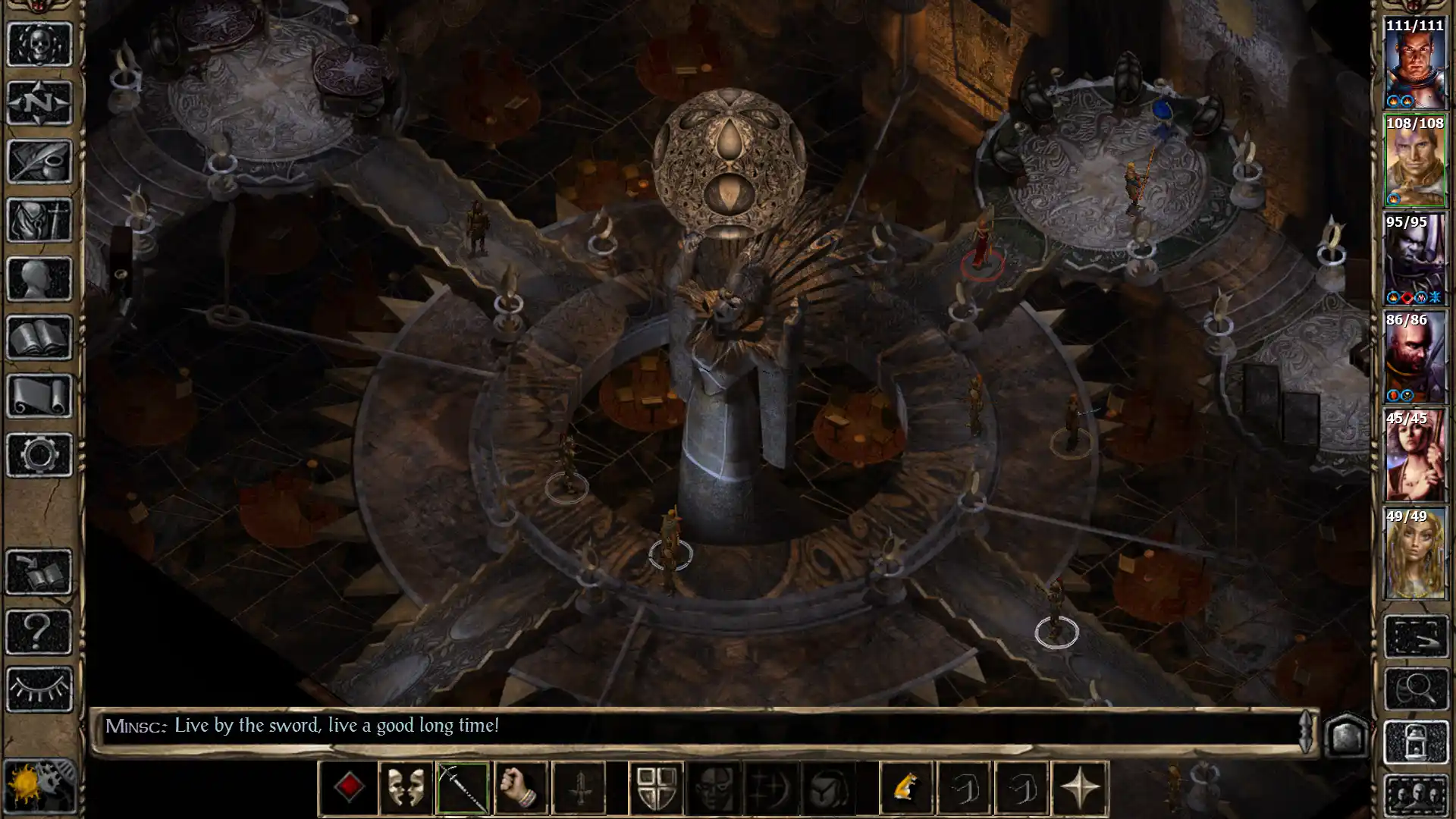Open the journal quill icon
This screenshot has width=1456, height=819.
pos(39,161)
